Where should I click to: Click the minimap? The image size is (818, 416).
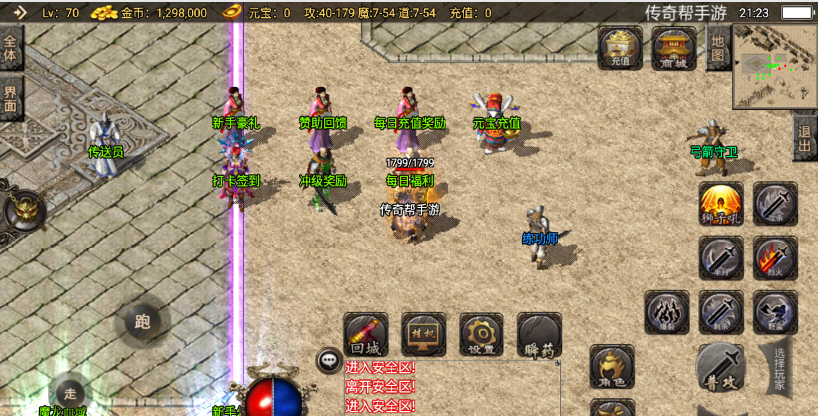pos(775,67)
